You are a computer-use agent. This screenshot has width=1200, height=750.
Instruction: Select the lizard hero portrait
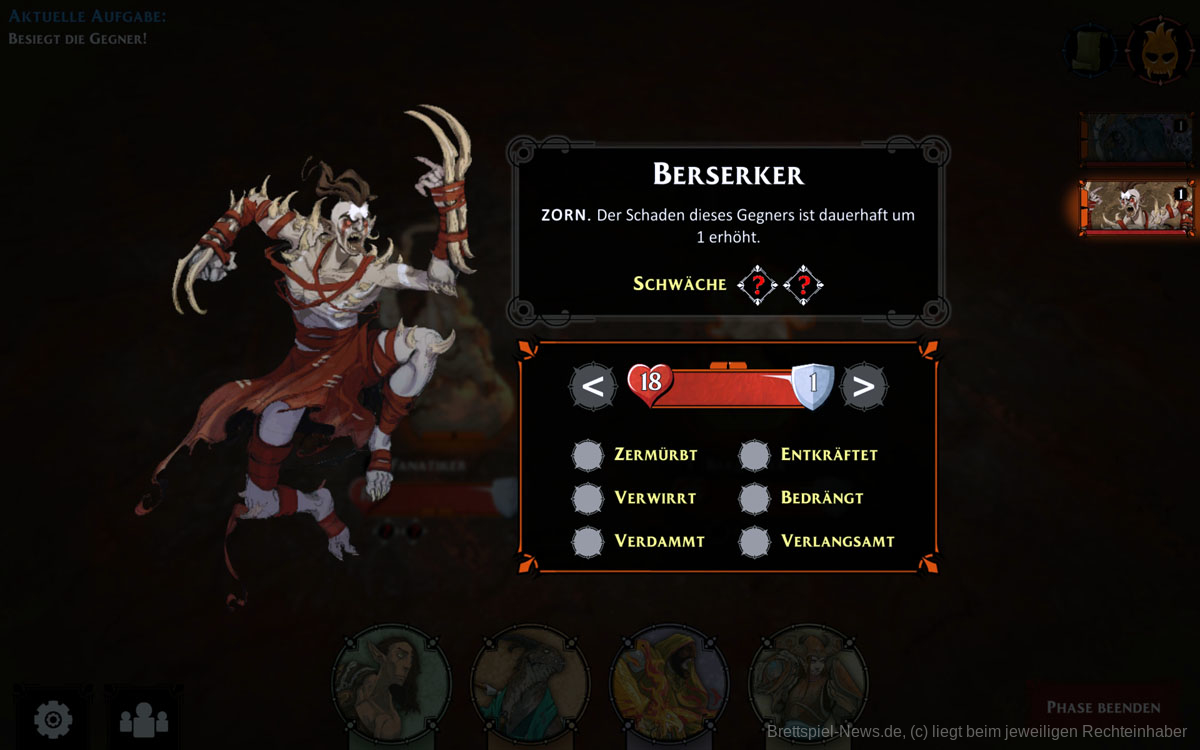tap(530, 685)
